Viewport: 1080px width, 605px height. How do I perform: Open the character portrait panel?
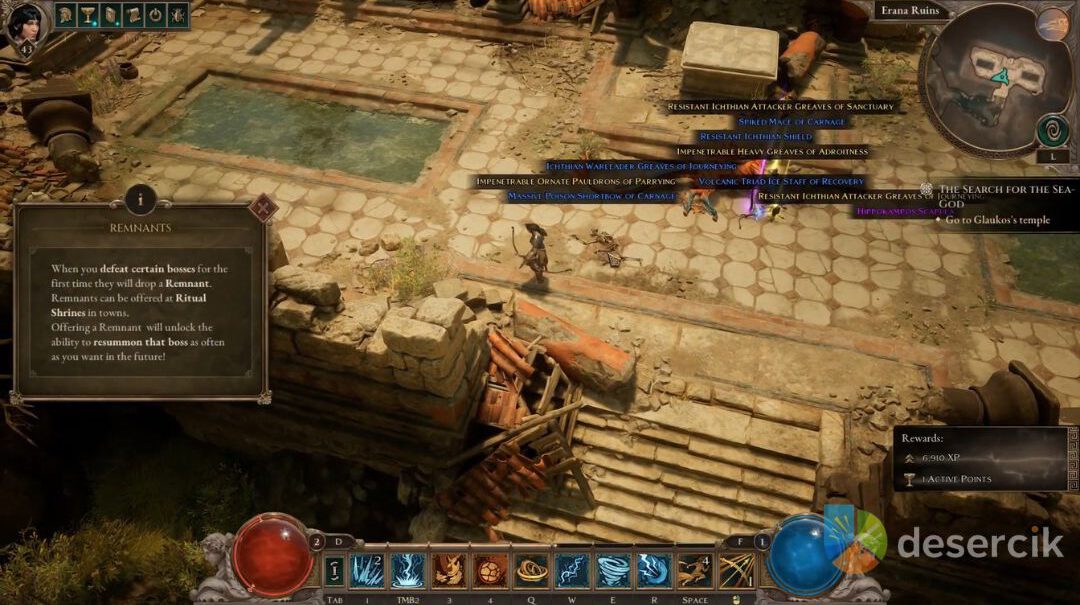(24, 24)
